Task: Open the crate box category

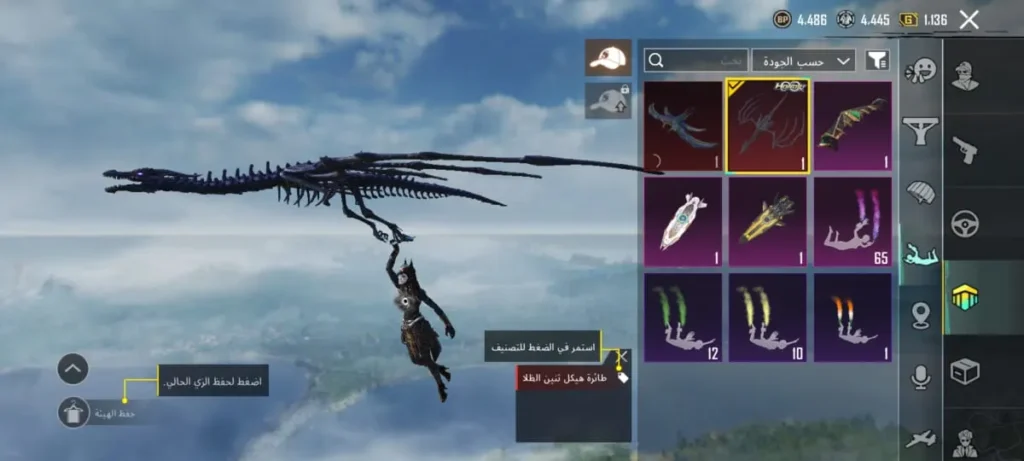Action: point(965,371)
